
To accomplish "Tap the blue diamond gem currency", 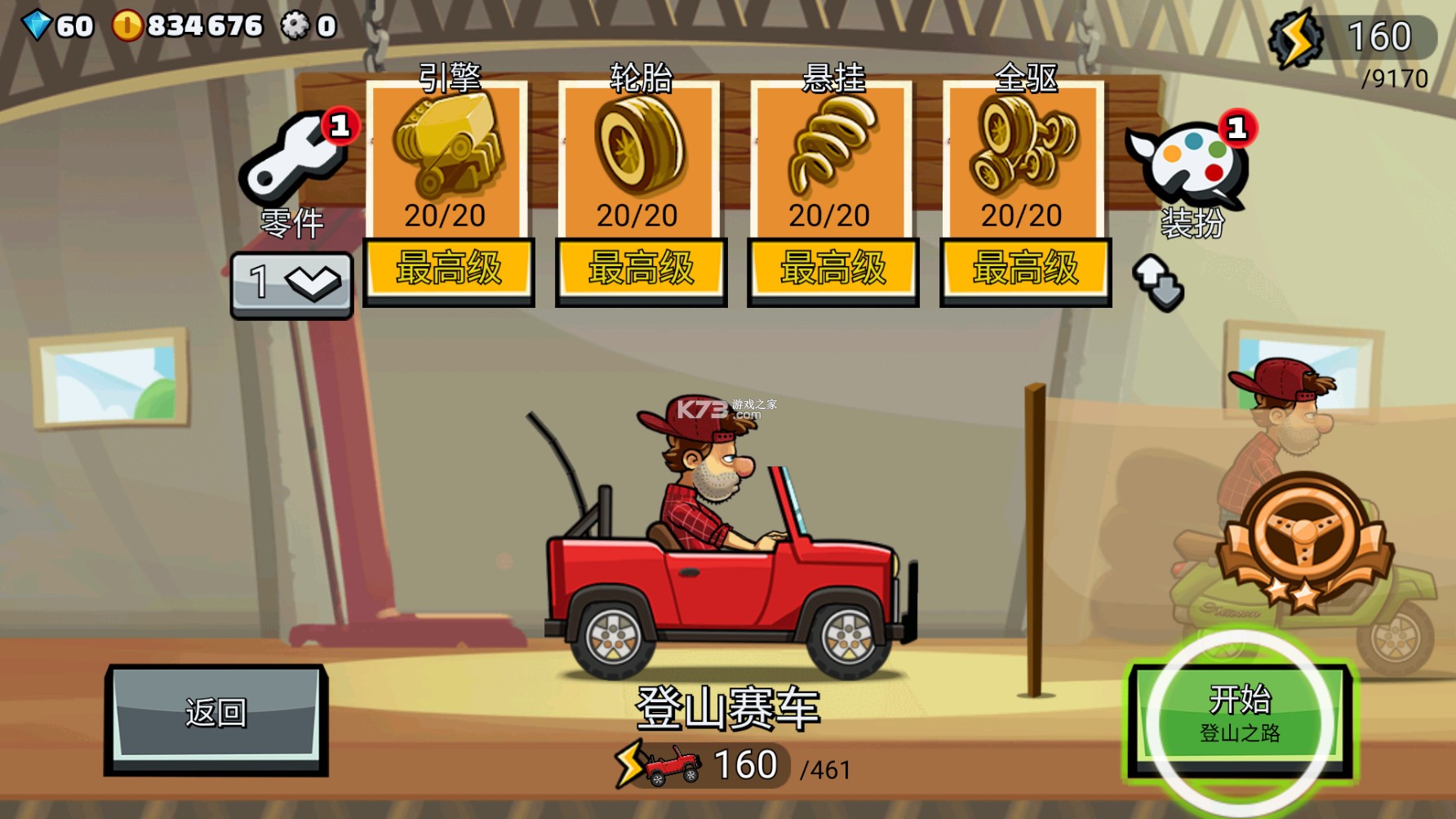I will pos(37,25).
